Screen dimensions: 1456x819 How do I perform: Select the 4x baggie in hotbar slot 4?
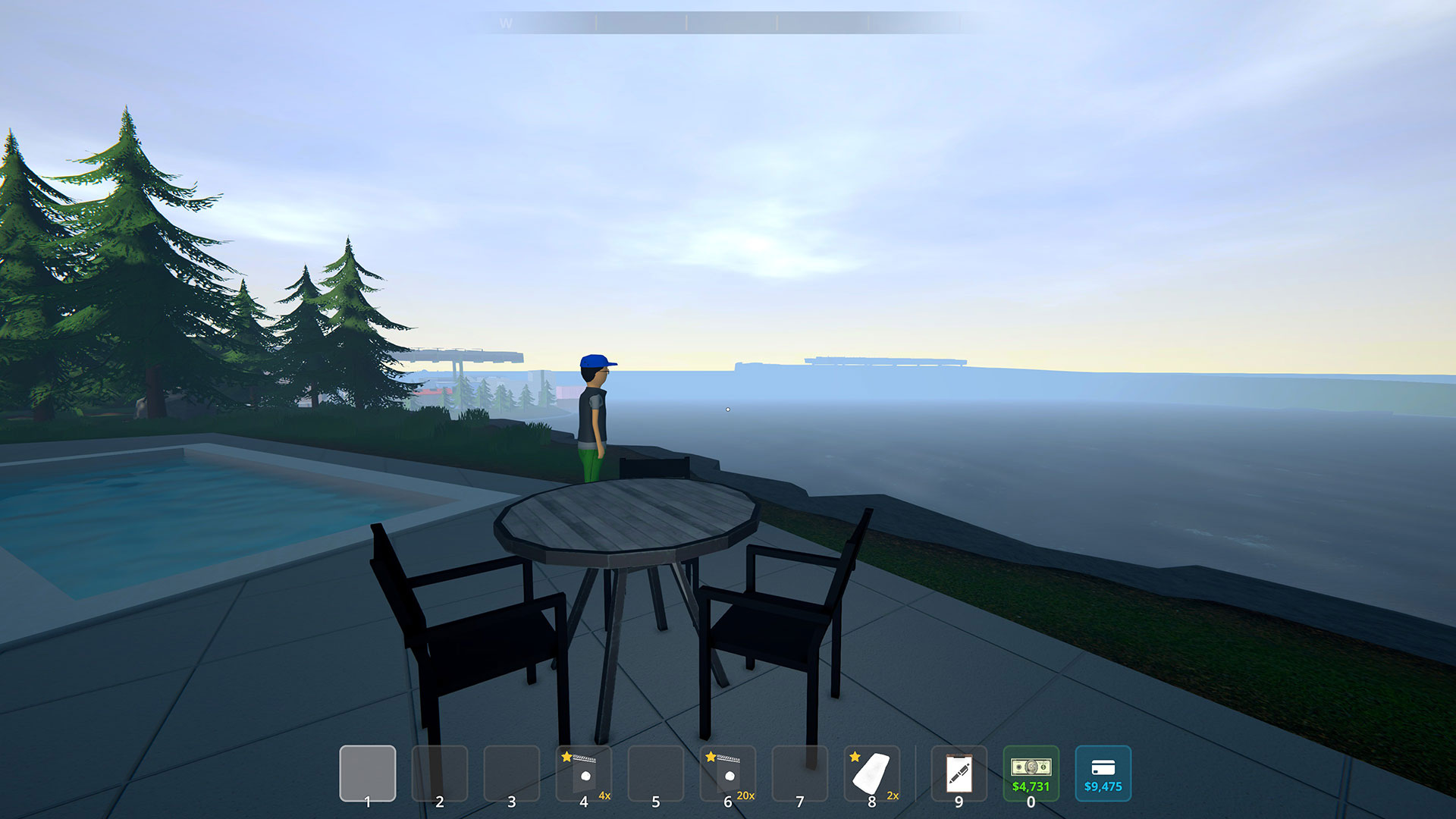click(x=583, y=773)
